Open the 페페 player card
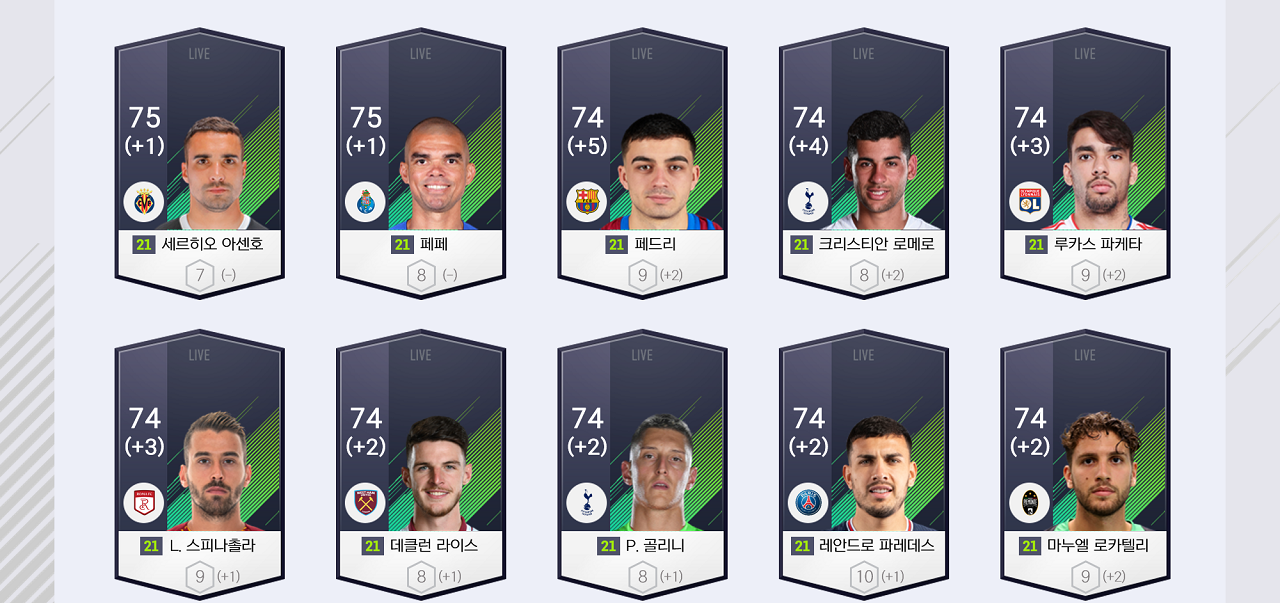Screen dimensions: 1280x603 pyautogui.click(x=421, y=165)
